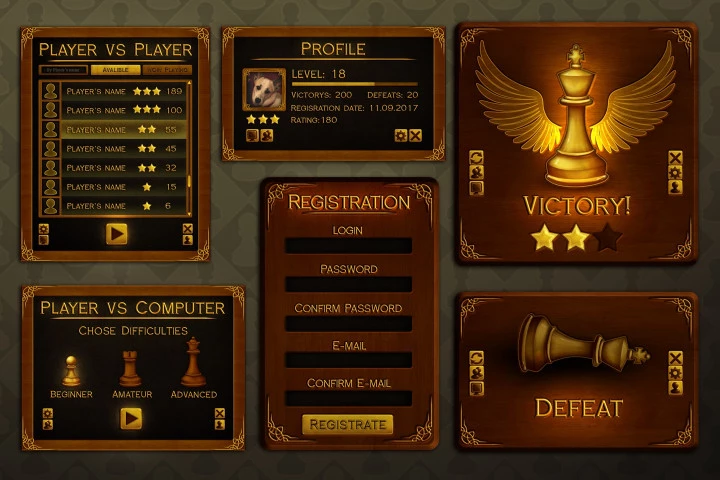Close the Player vs Player panel
The image size is (720, 480).
coord(188,229)
